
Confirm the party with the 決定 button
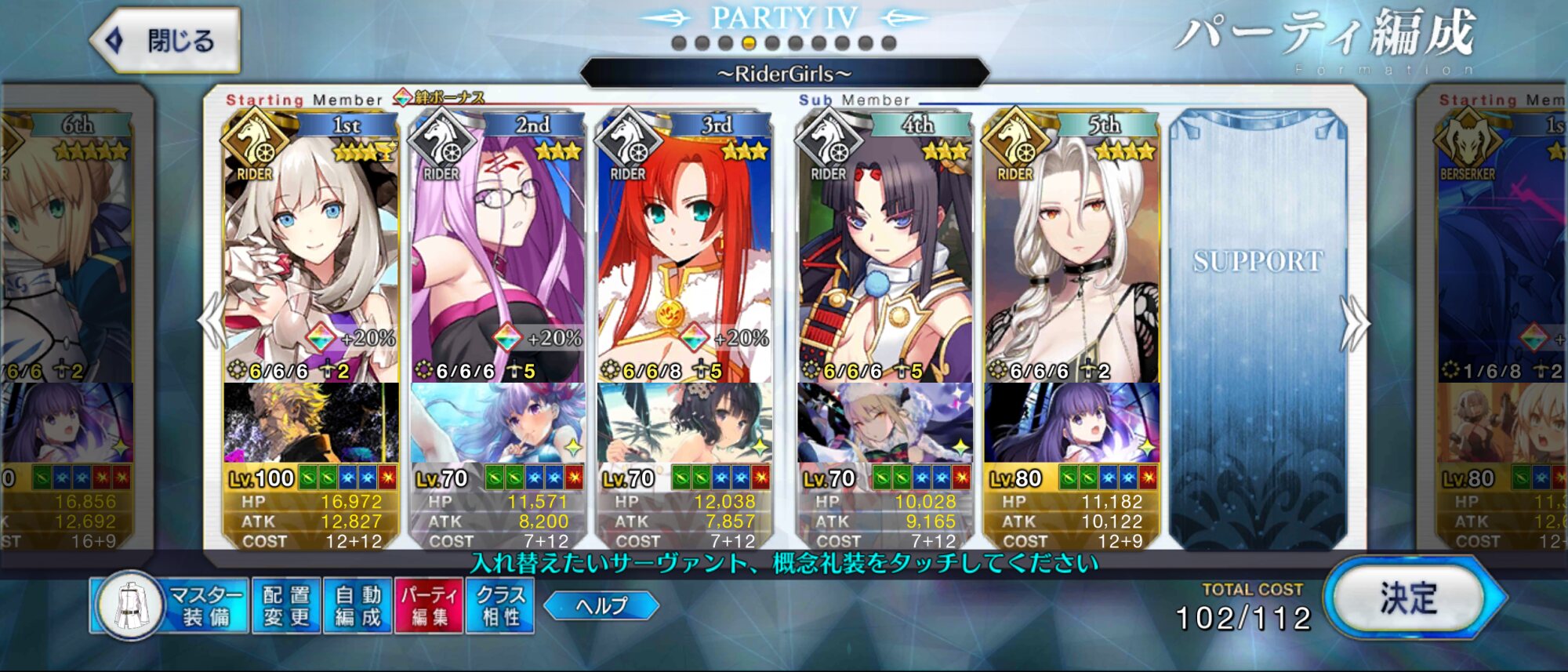pyautogui.click(x=1409, y=600)
